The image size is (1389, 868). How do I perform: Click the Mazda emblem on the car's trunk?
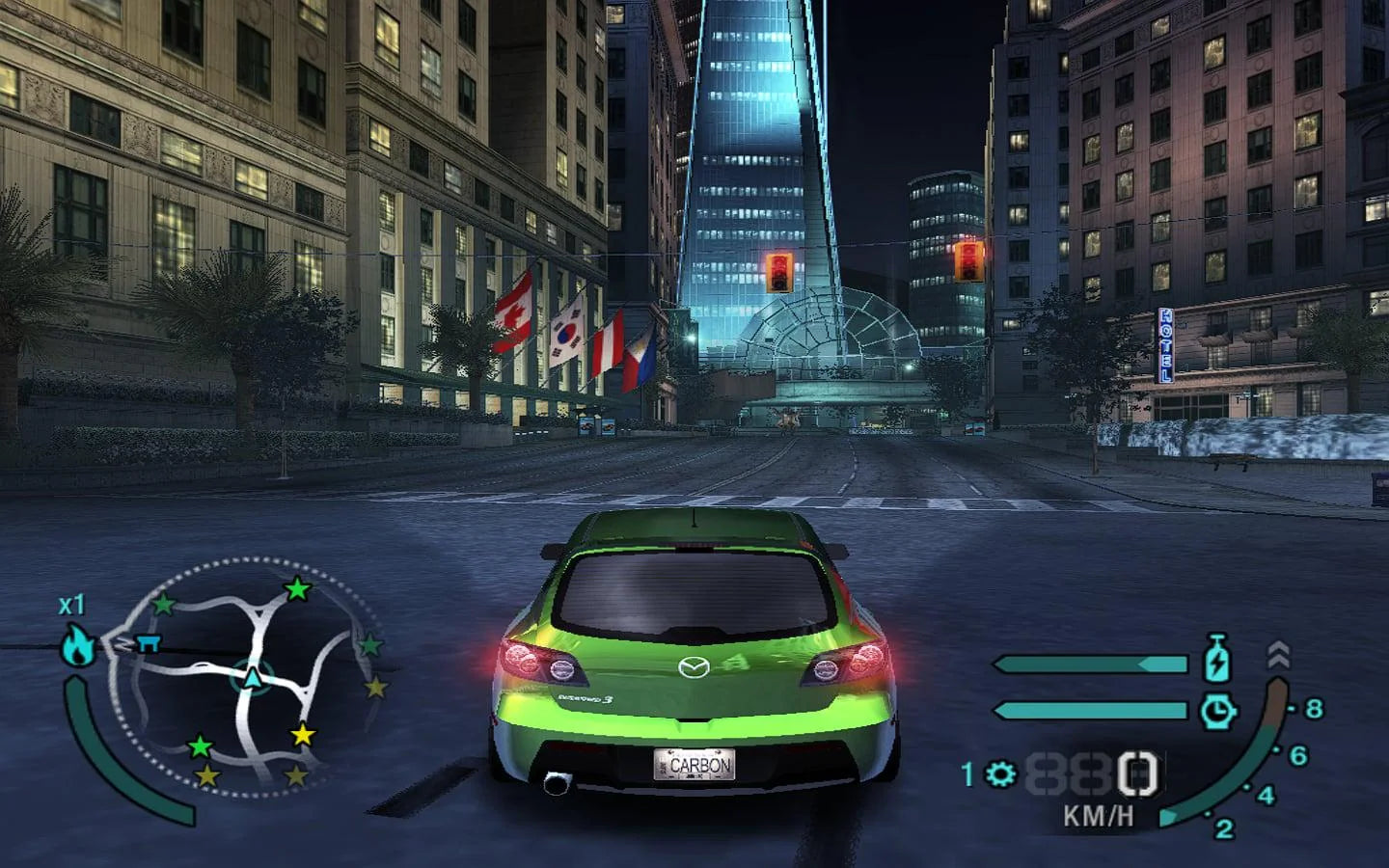(x=696, y=669)
